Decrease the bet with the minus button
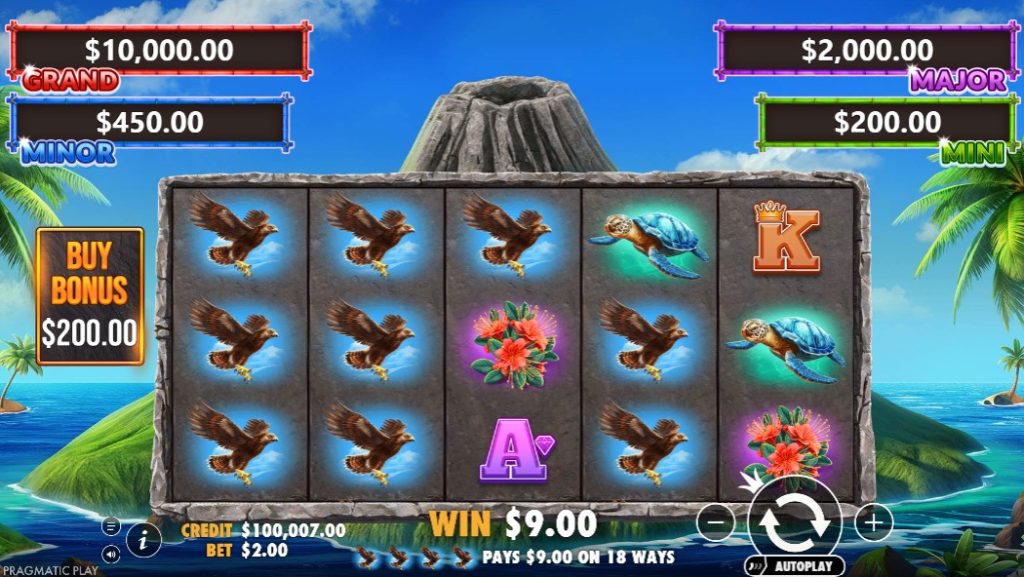1024x577 pixels. click(x=714, y=522)
